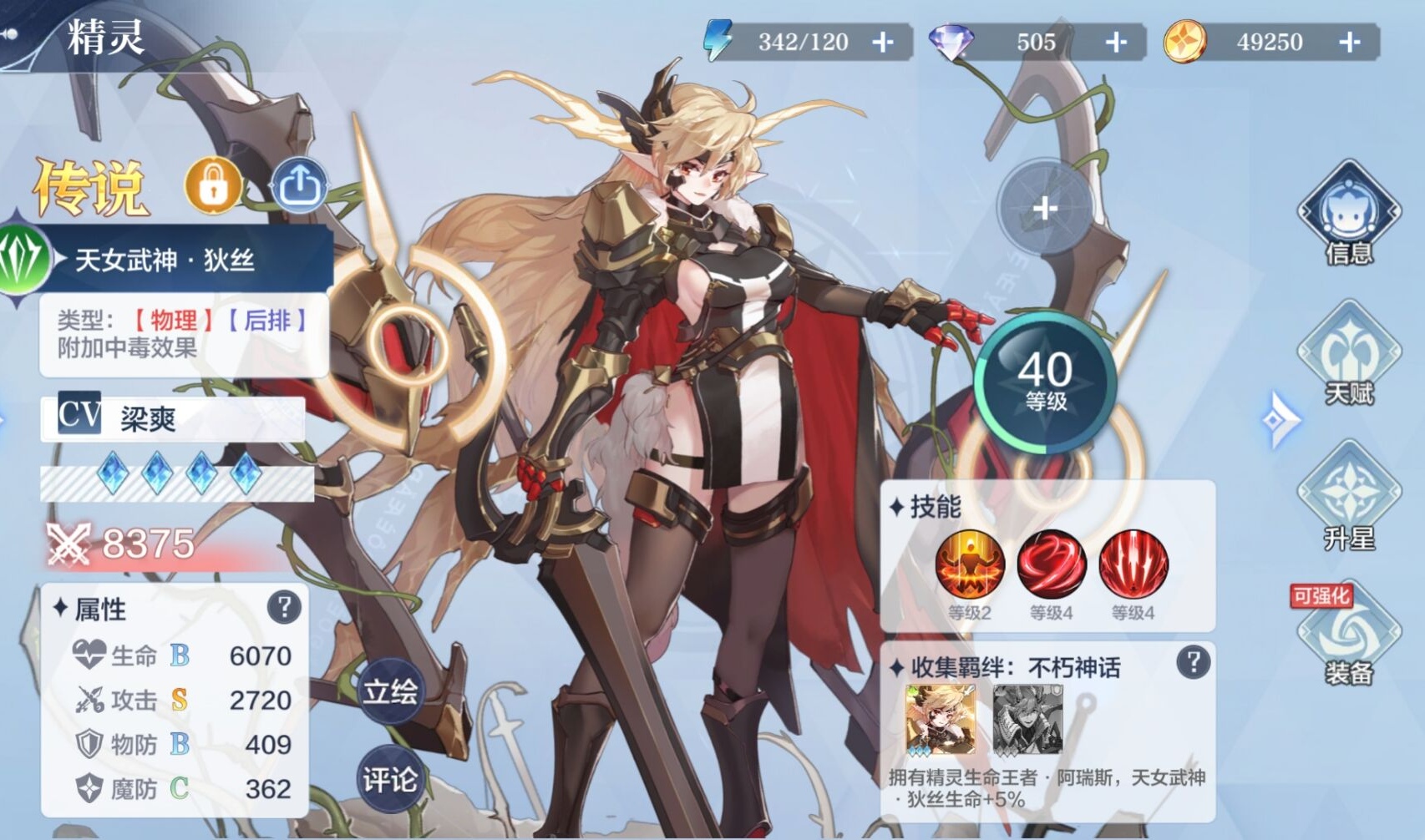Add gold via the plus next to 49250
The height and width of the screenshot is (840, 1425).
[1350, 40]
